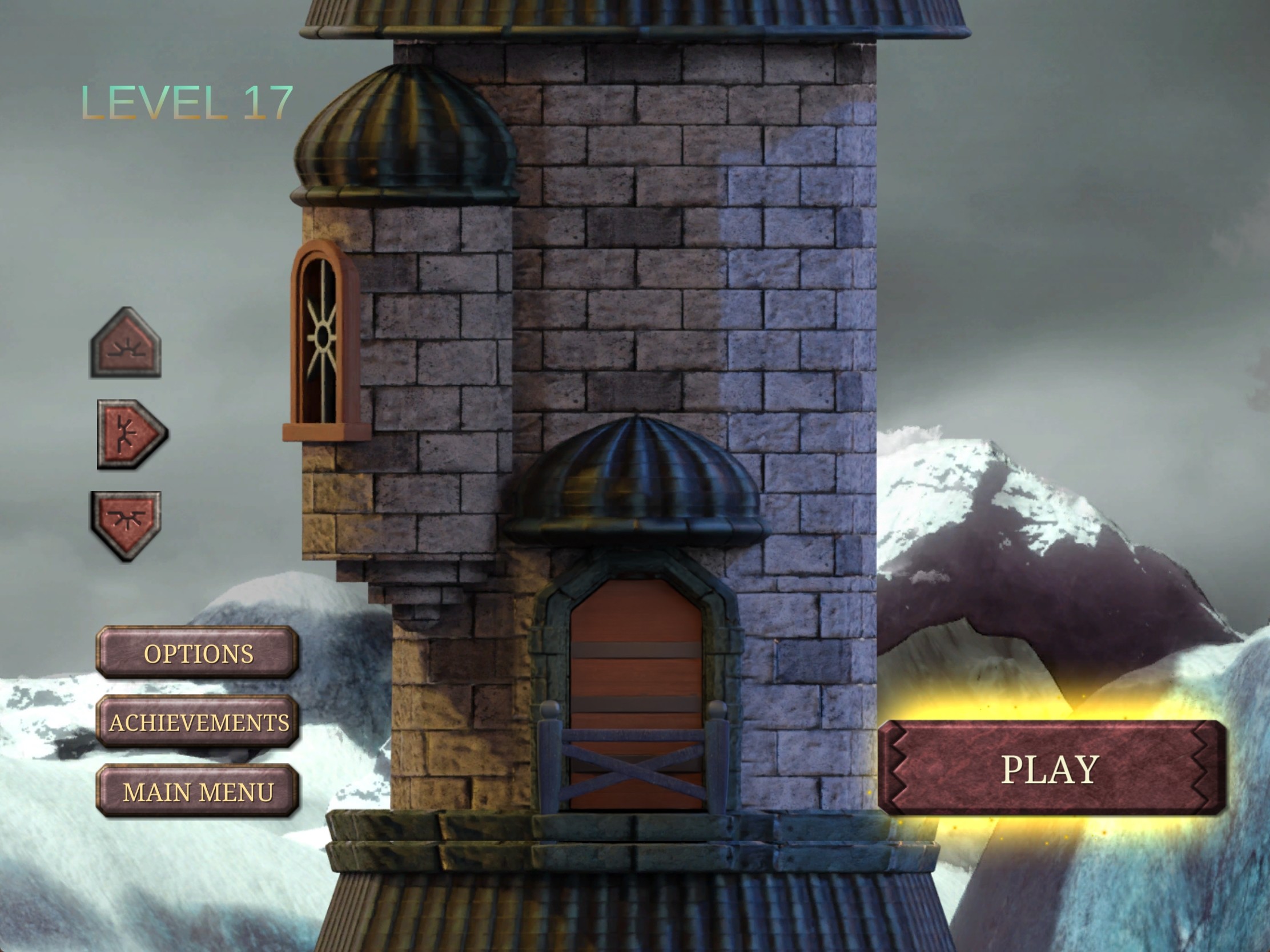Click the LEVEL 17 heading
Image resolution: width=1270 pixels, height=952 pixels.
[x=187, y=102]
